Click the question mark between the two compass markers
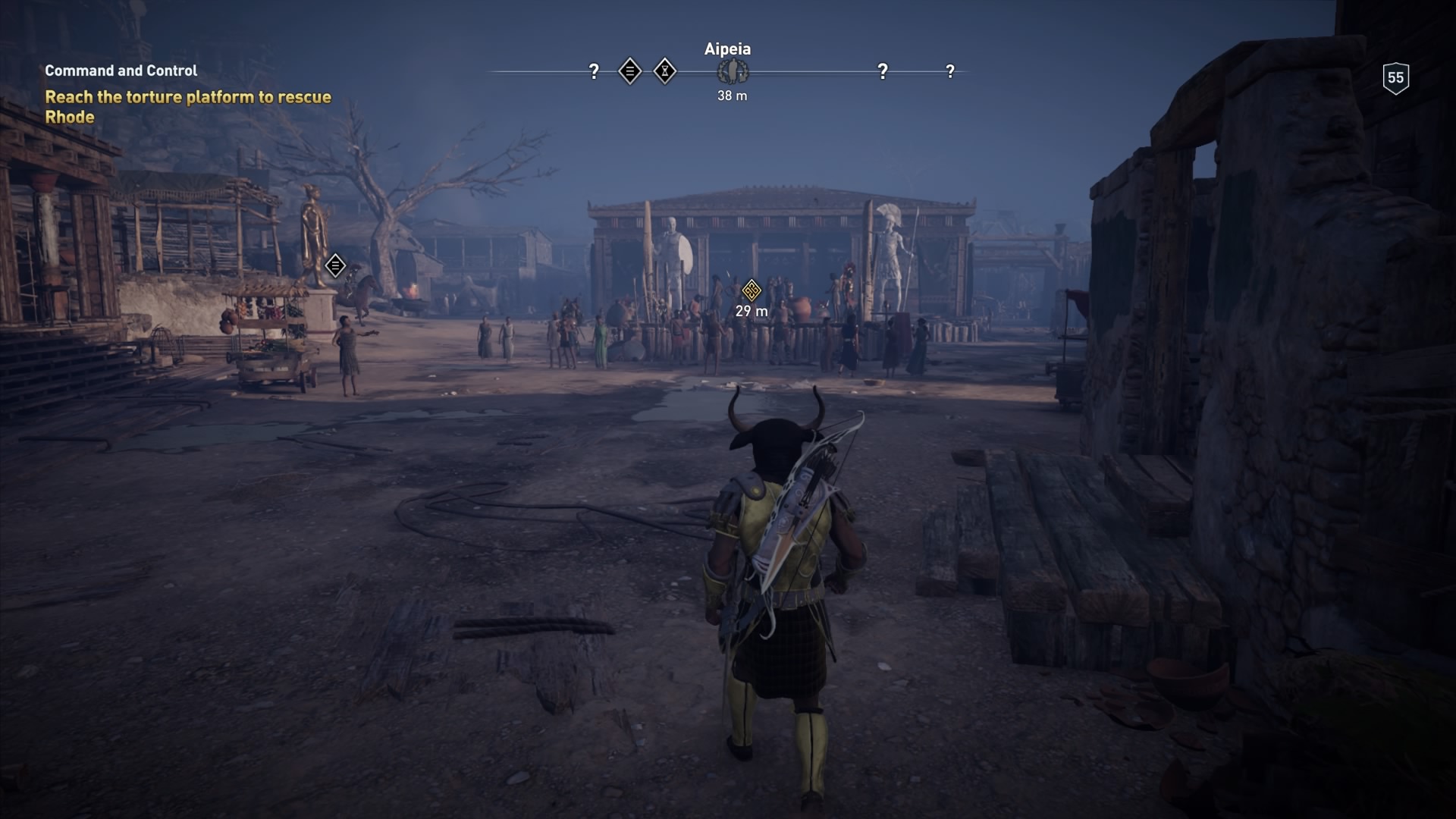 tap(881, 70)
